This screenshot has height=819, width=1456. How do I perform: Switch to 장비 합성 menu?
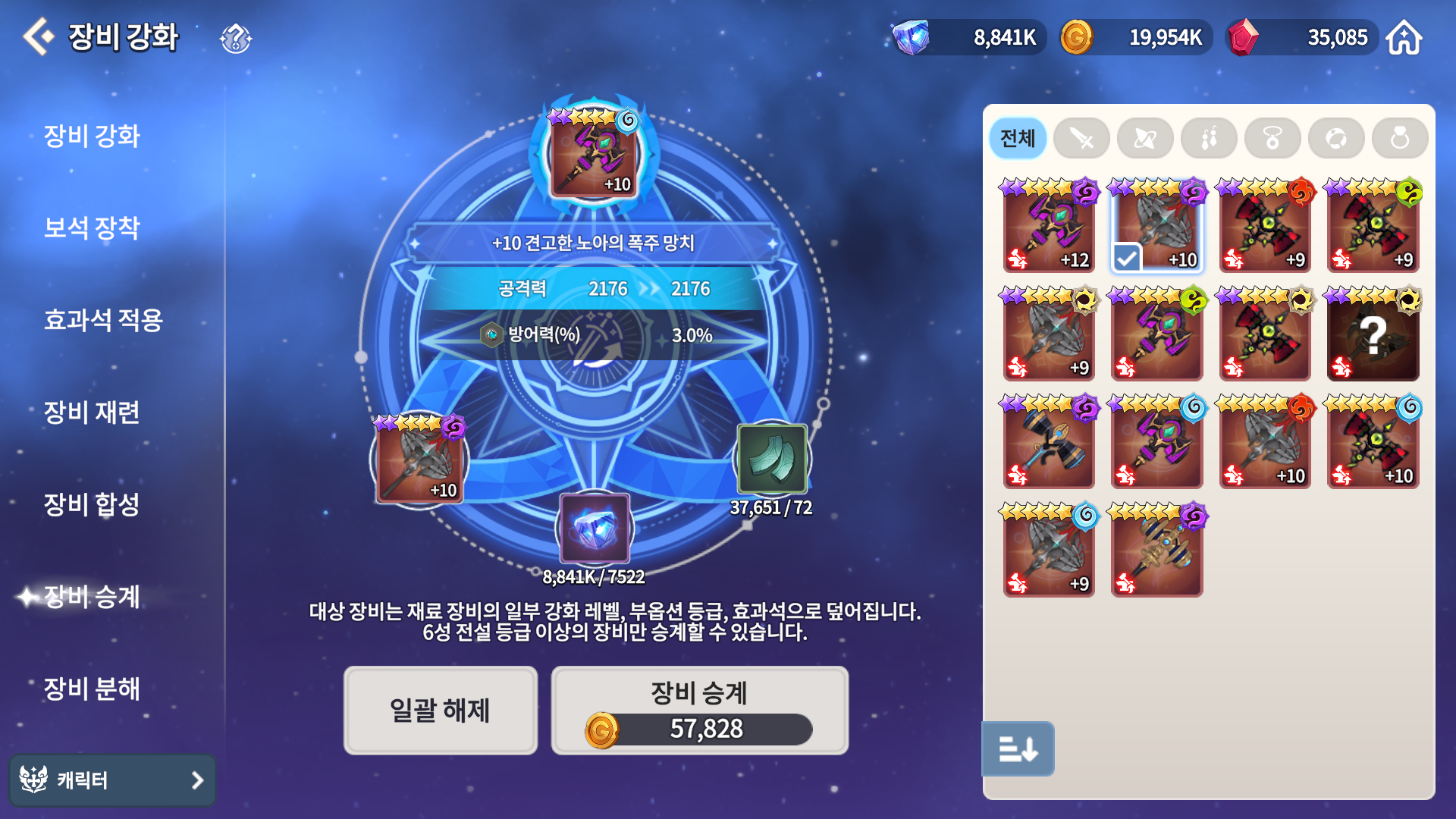[92, 504]
